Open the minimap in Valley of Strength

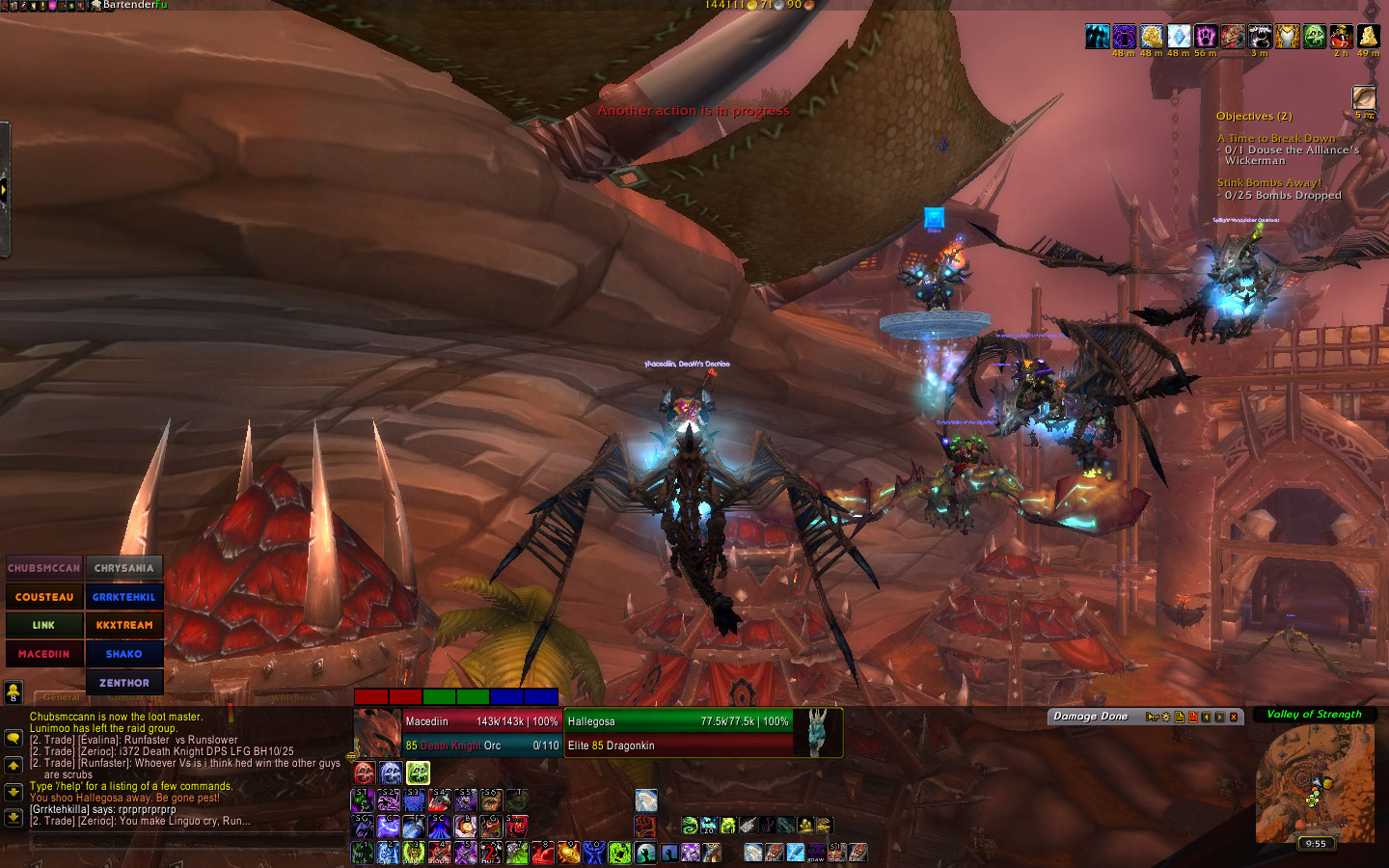(1315, 783)
